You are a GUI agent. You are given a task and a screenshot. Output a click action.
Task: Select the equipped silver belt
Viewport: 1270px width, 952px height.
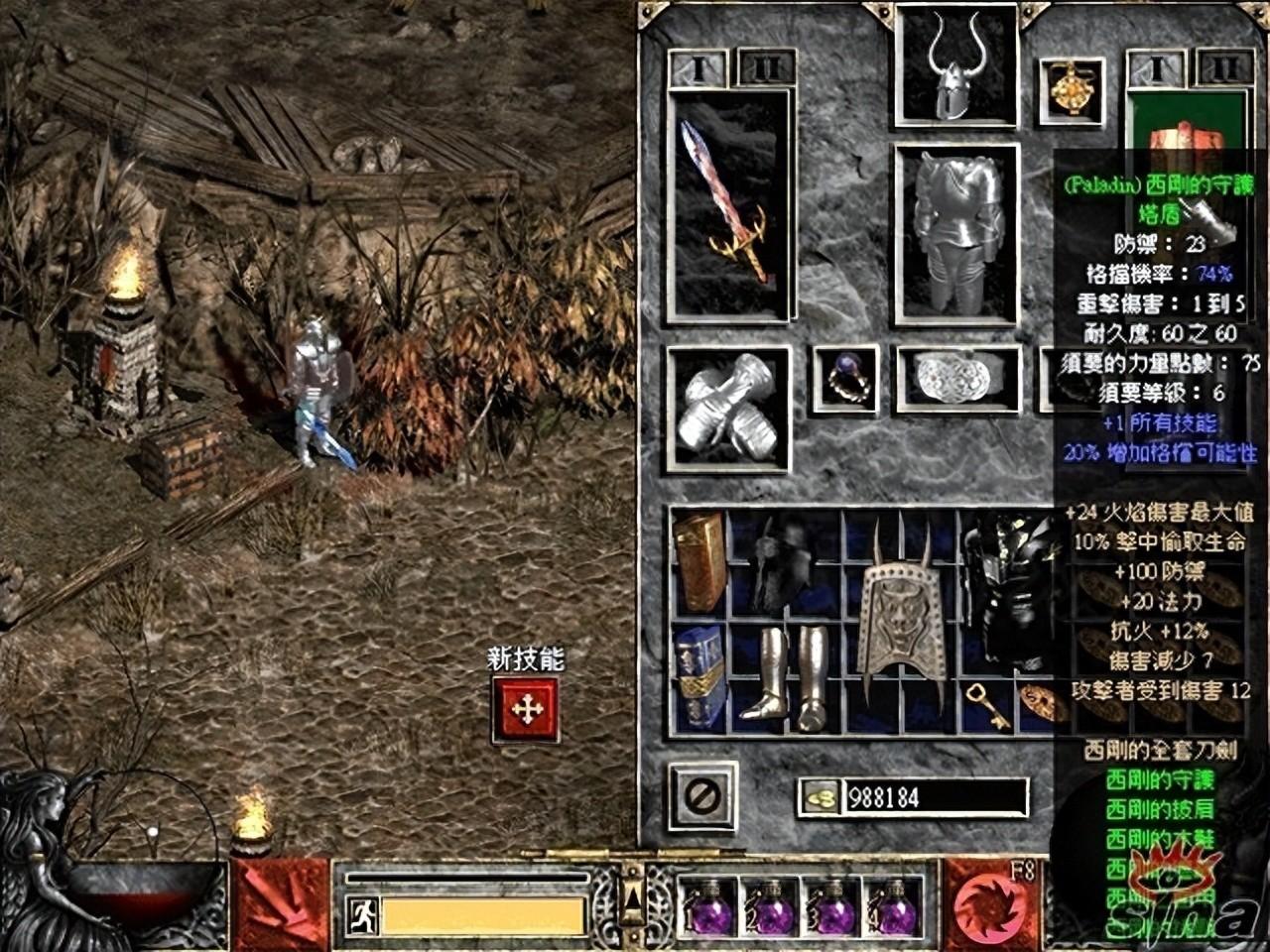coord(956,379)
